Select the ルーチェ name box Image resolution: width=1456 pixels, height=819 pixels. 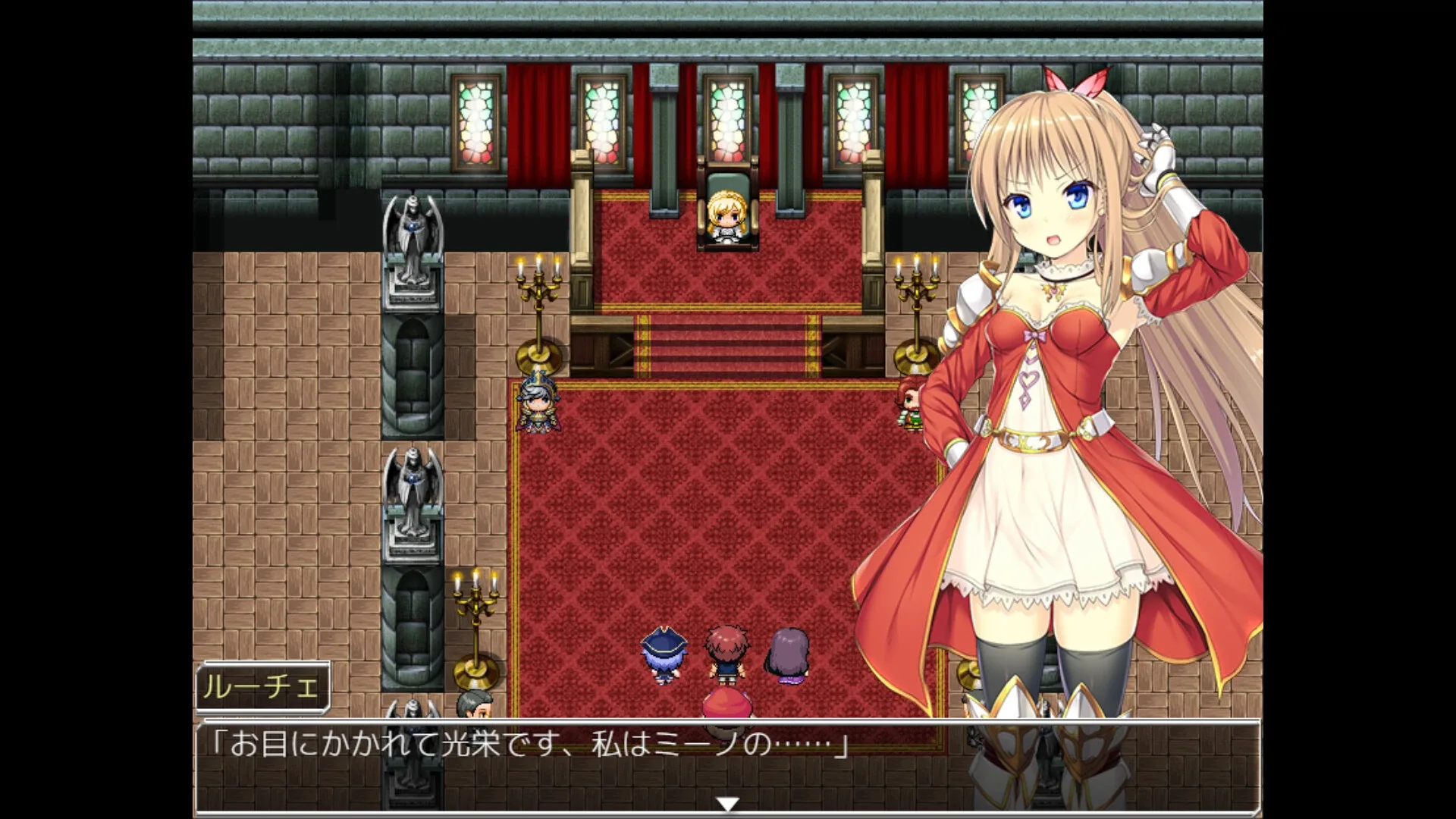tap(263, 689)
